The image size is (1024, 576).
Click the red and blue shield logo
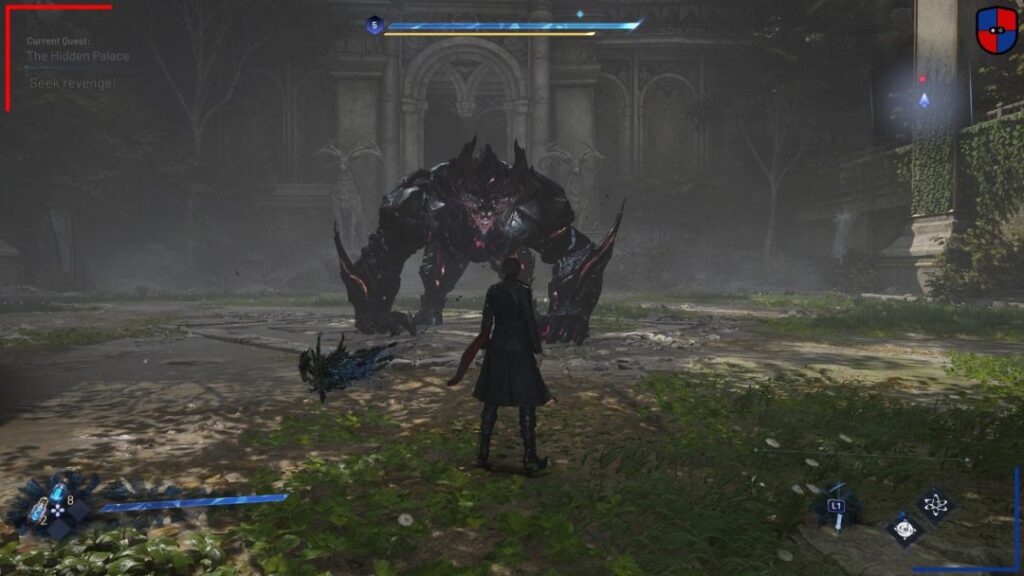tap(996, 30)
